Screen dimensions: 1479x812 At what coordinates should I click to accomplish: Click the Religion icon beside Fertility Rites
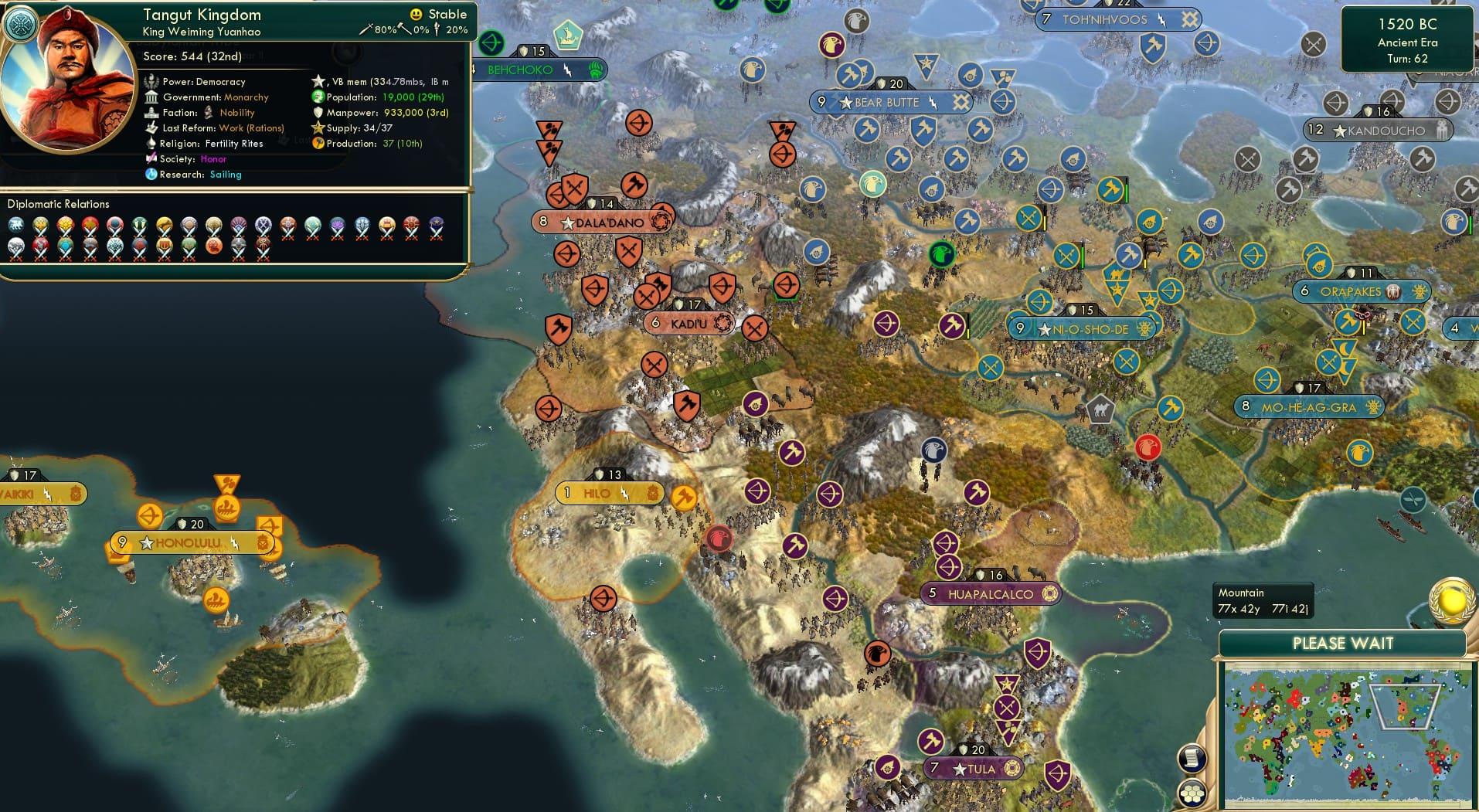tap(151, 143)
